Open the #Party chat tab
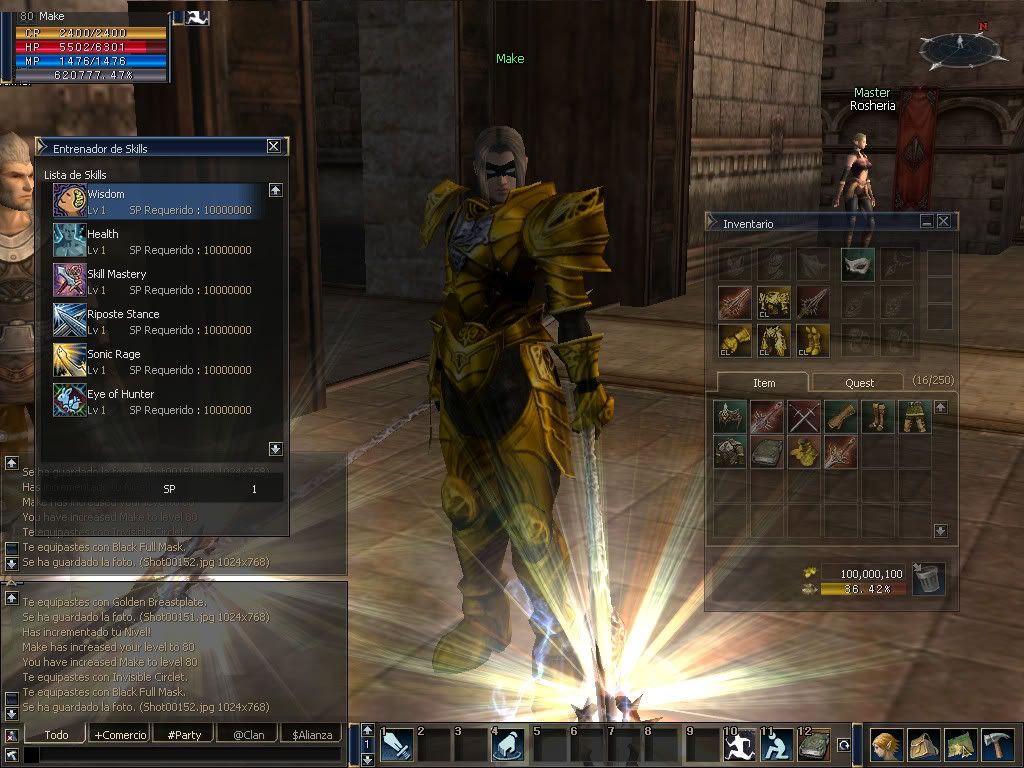 (183, 735)
